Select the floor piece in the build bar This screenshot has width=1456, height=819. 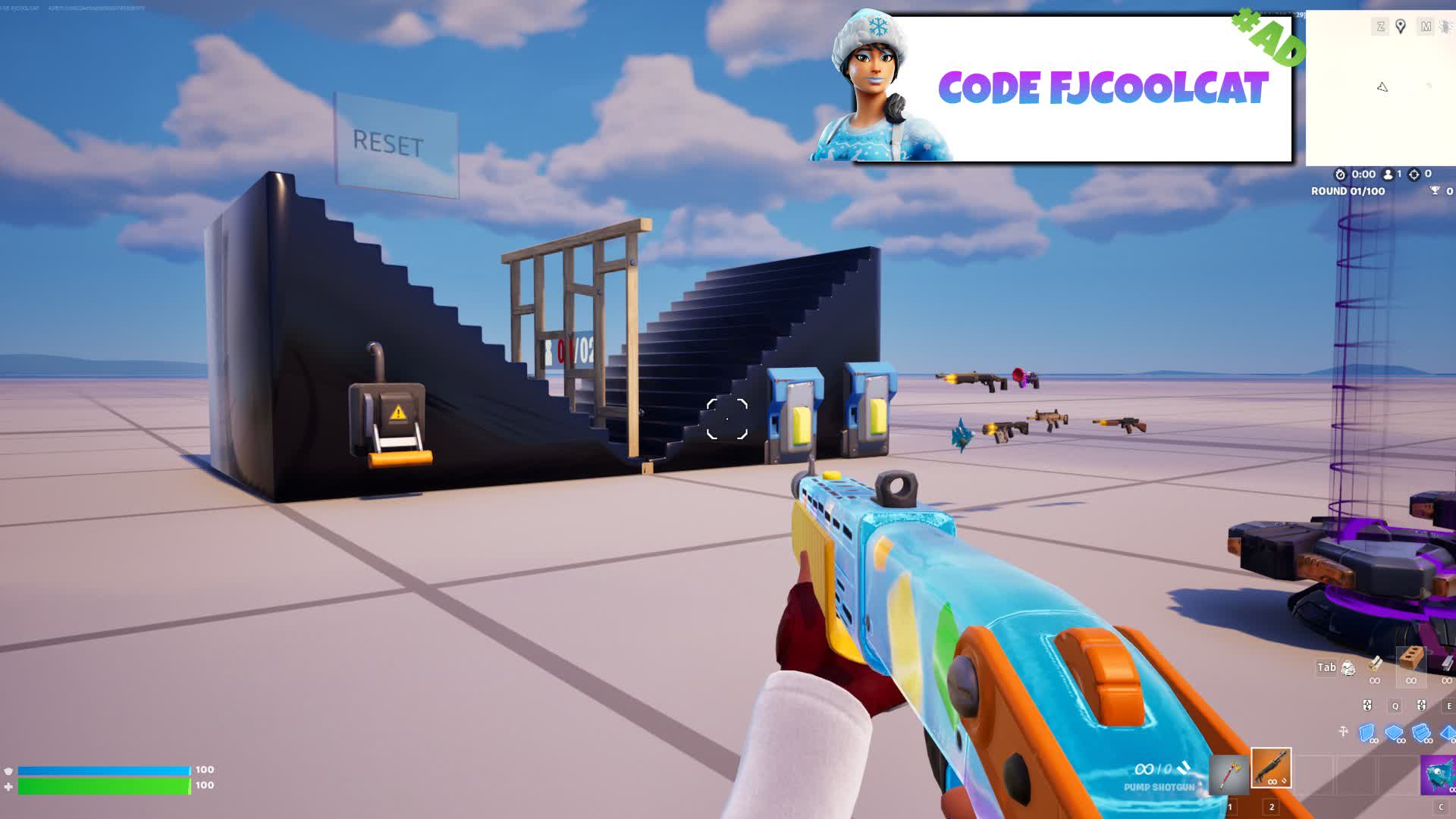(x=1393, y=732)
